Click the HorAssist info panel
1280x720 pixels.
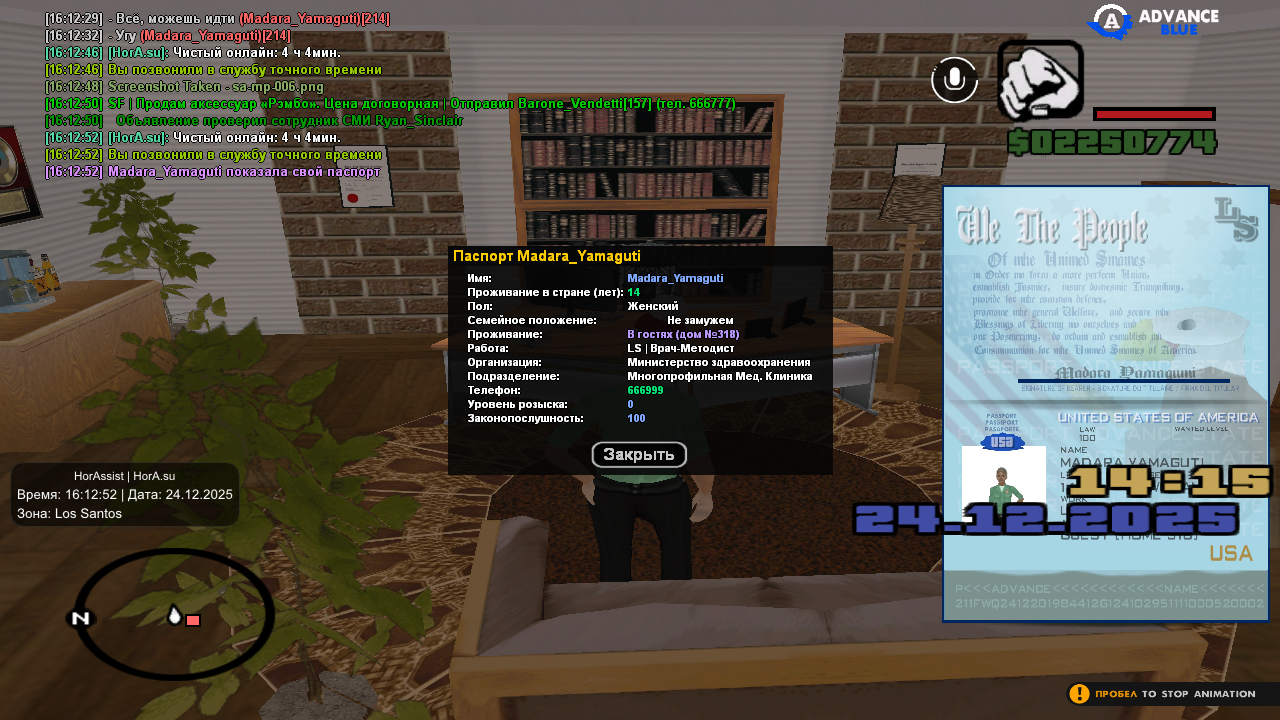(x=125, y=494)
